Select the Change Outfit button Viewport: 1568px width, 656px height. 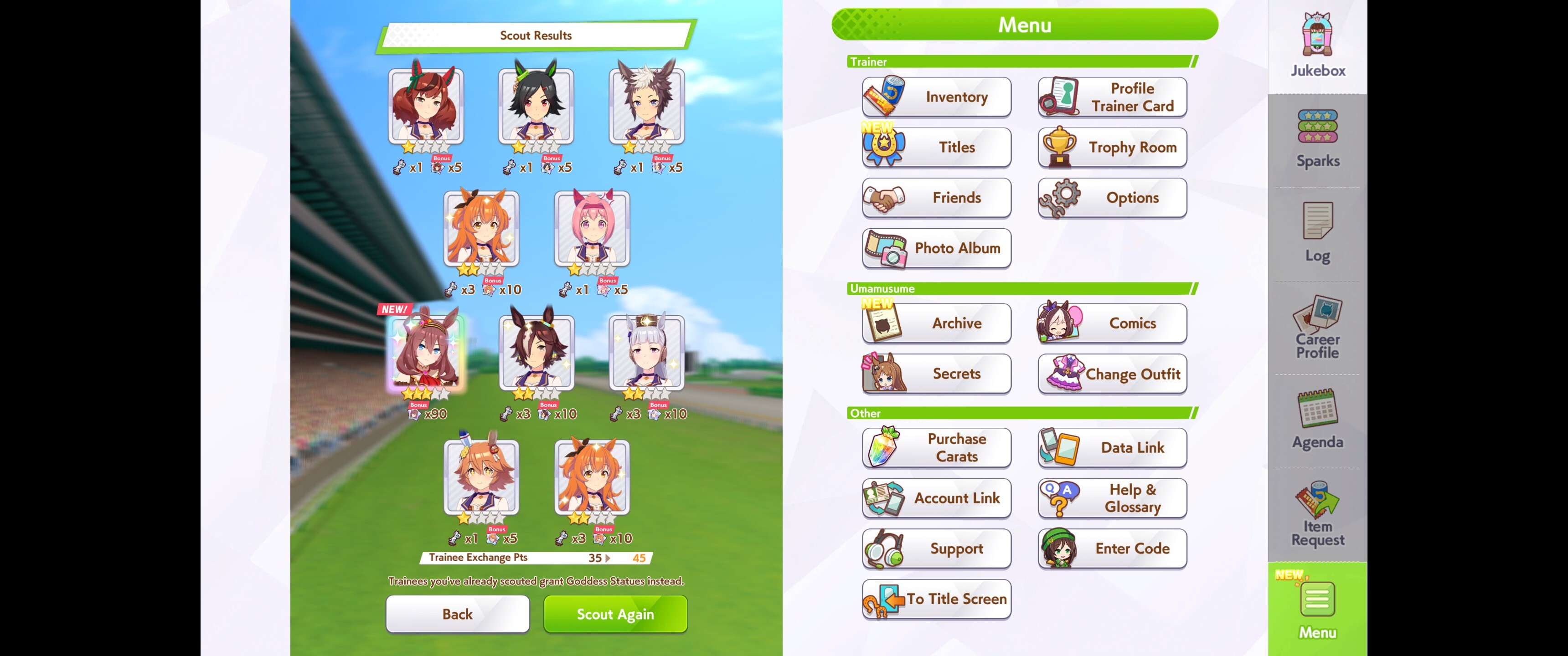[1112, 374]
